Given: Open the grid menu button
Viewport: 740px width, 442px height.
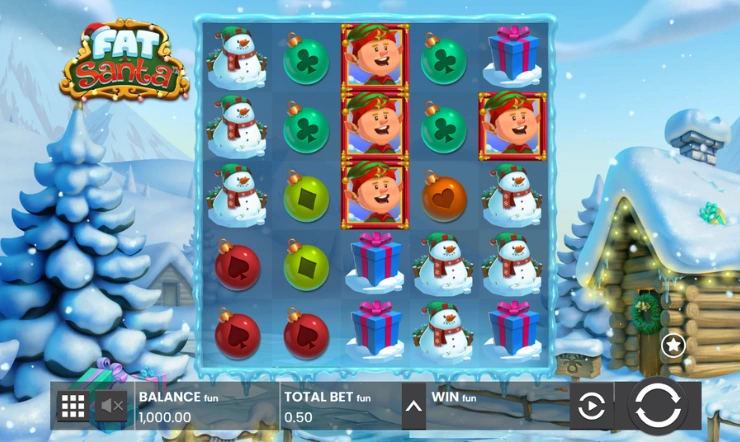Looking at the screenshot, I should click(x=73, y=406).
